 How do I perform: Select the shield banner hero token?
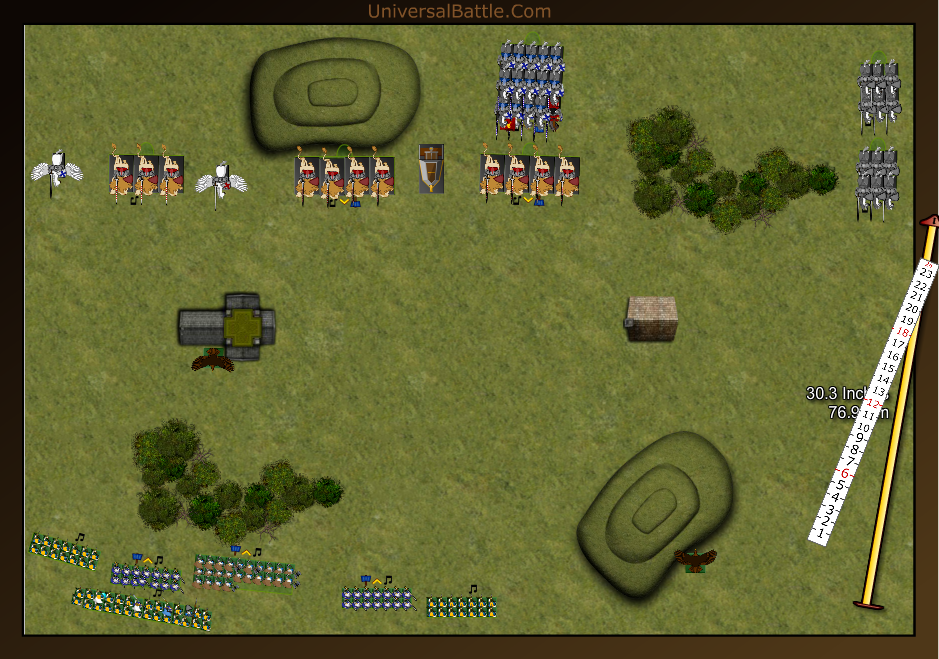click(x=431, y=168)
